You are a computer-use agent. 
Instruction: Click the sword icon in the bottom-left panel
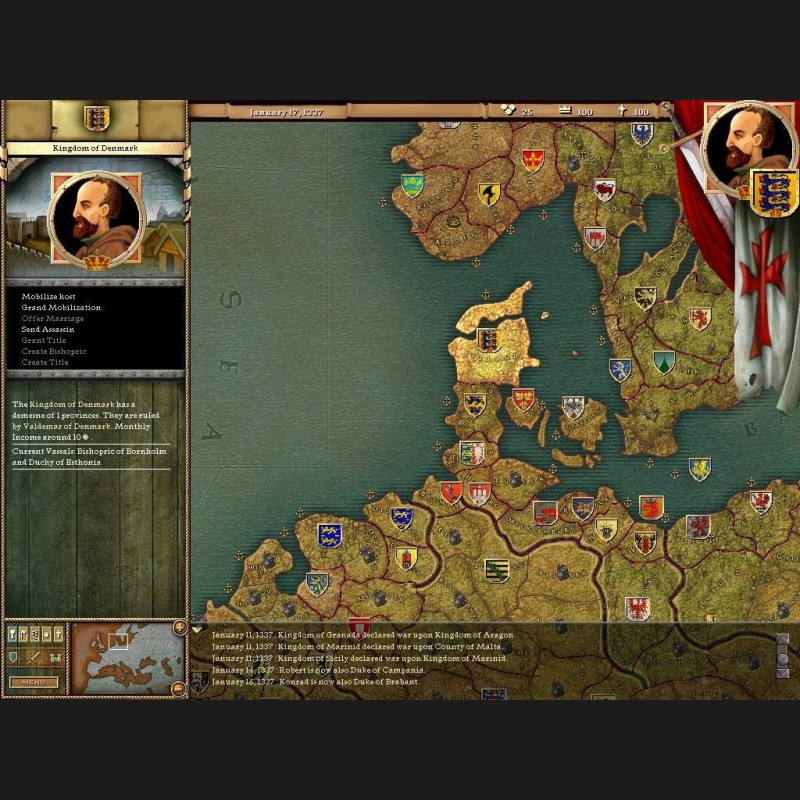tap(33, 657)
